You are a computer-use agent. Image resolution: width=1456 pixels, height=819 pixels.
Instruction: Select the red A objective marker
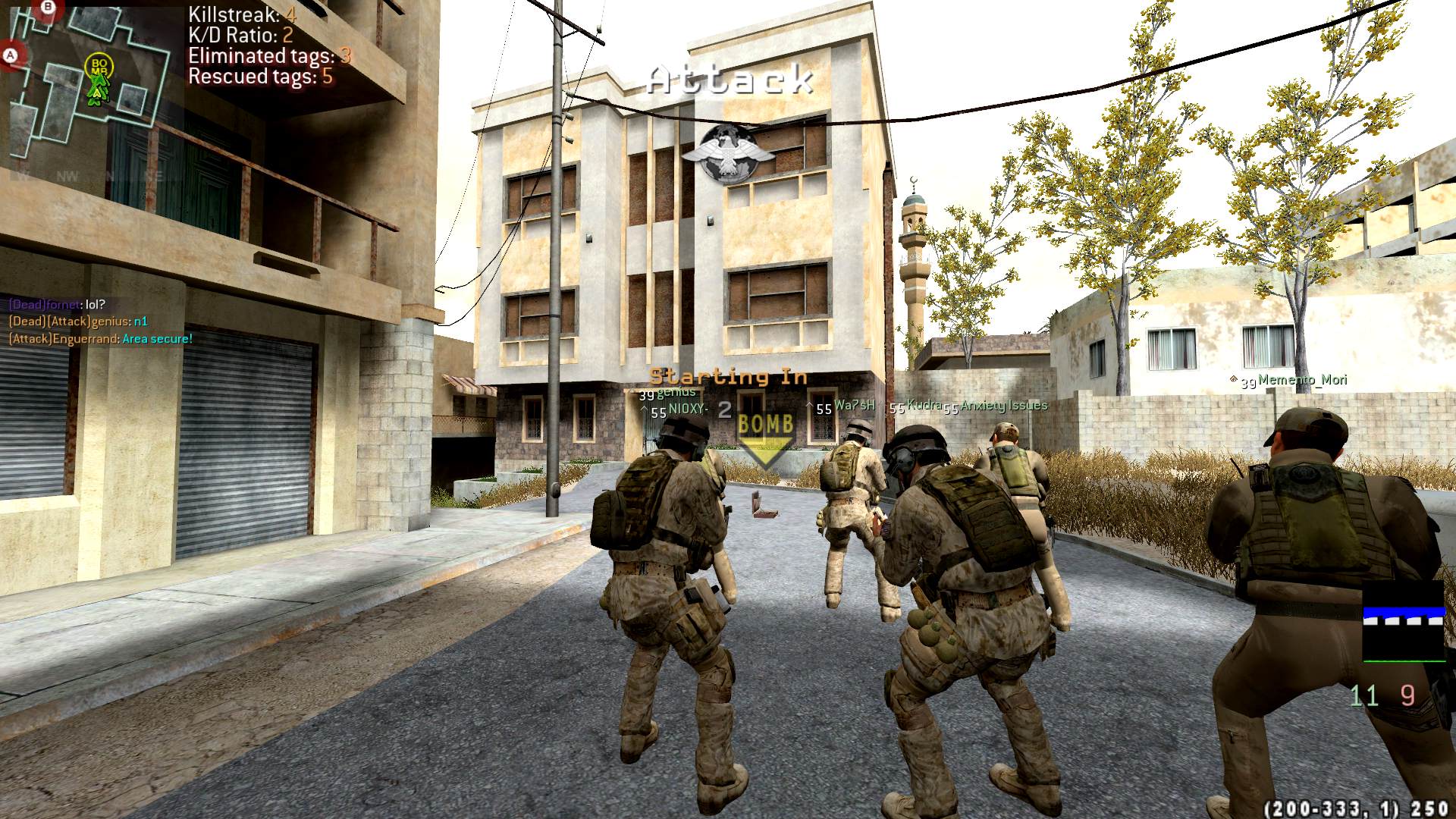pos(10,56)
